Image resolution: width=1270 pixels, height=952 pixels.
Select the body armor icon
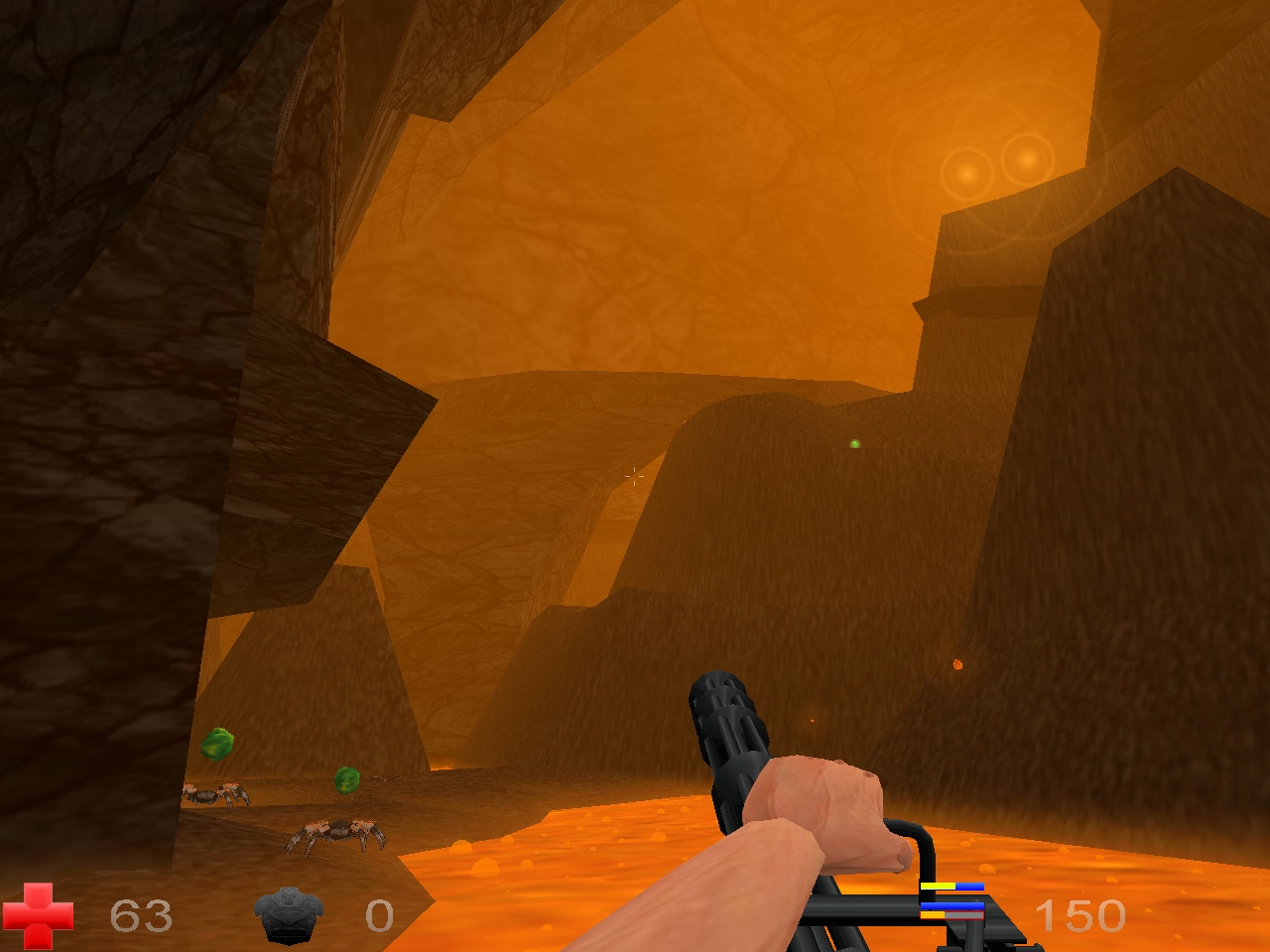tap(289, 914)
